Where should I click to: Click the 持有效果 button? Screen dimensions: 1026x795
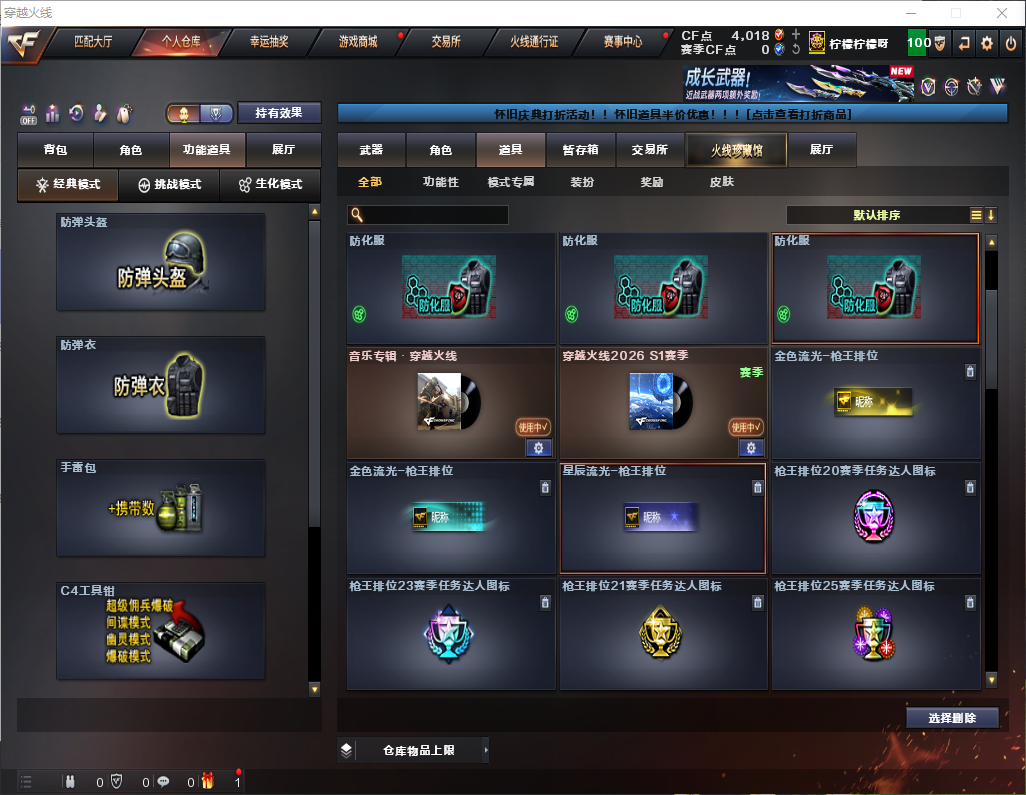(x=278, y=113)
